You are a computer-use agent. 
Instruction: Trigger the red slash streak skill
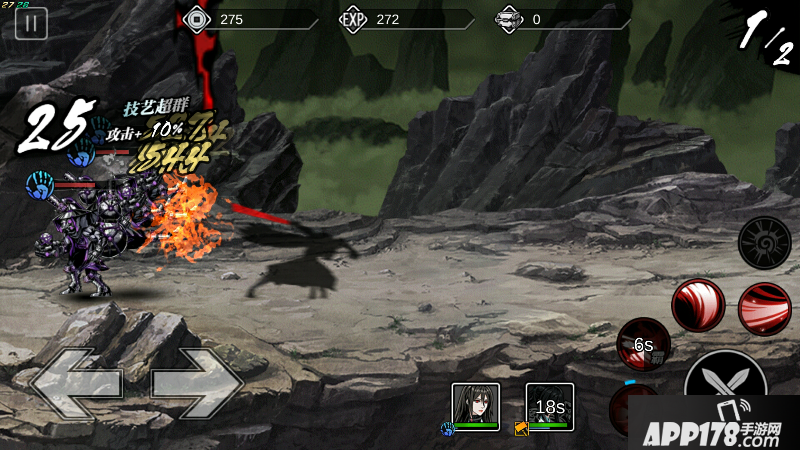(765, 308)
